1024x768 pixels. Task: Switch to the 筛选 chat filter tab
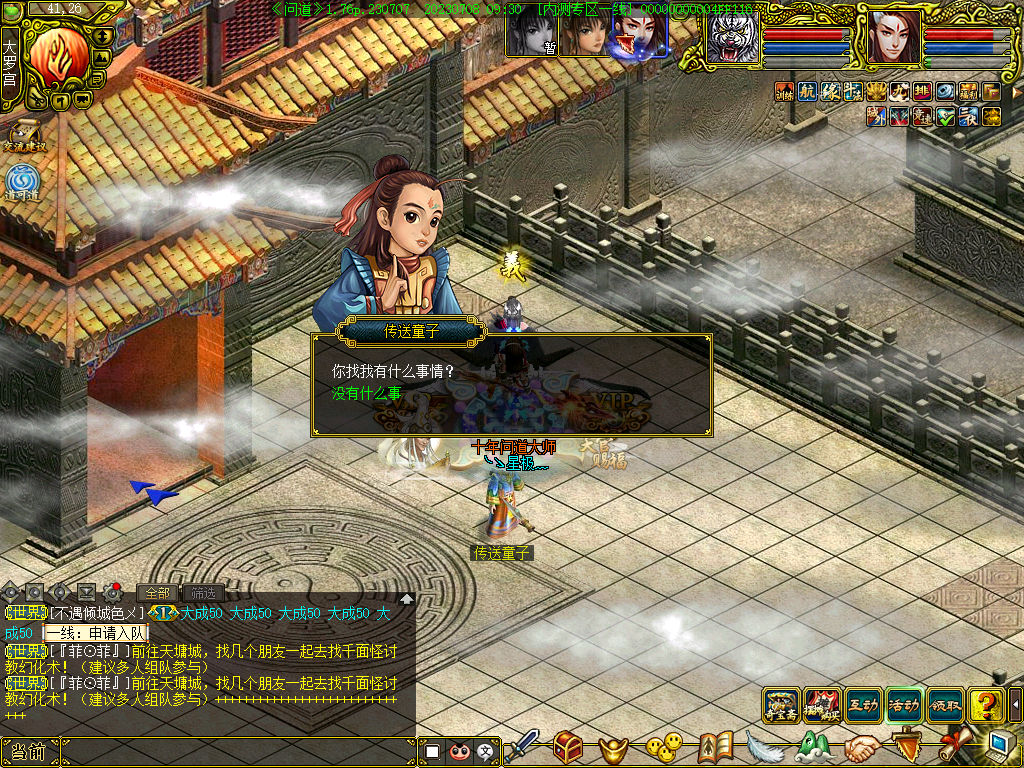click(x=203, y=593)
